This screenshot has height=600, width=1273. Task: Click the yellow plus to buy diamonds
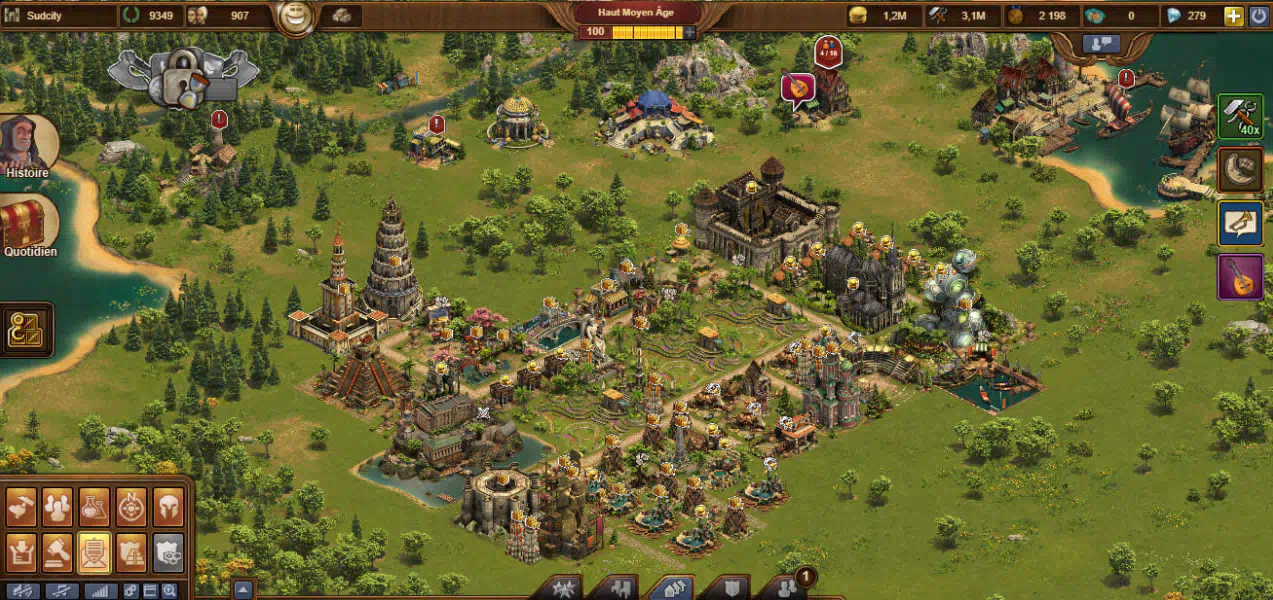click(x=1234, y=16)
